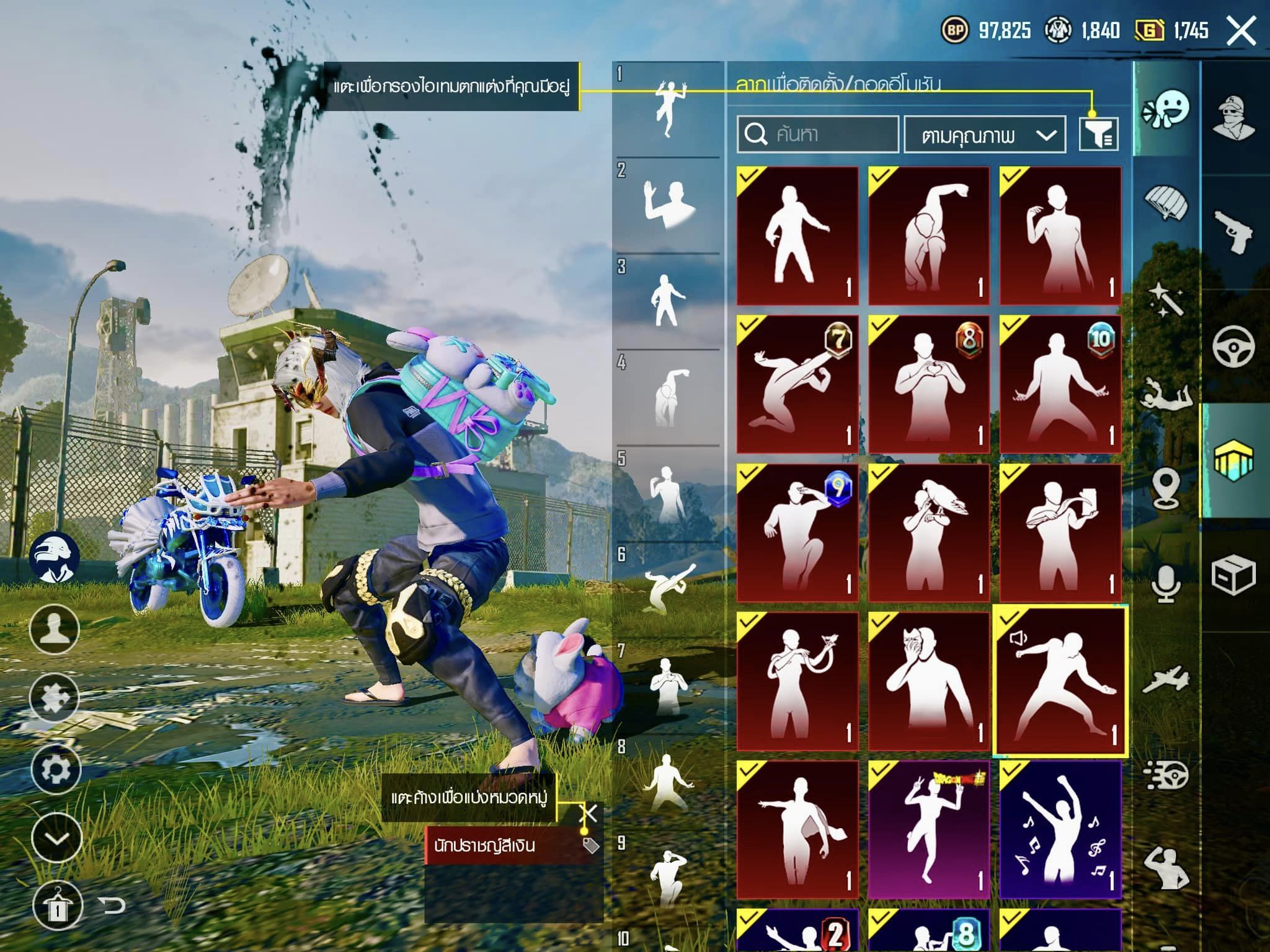Open the character profile silhouette button
The height and width of the screenshot is (952, 1270).
[55, 629]
